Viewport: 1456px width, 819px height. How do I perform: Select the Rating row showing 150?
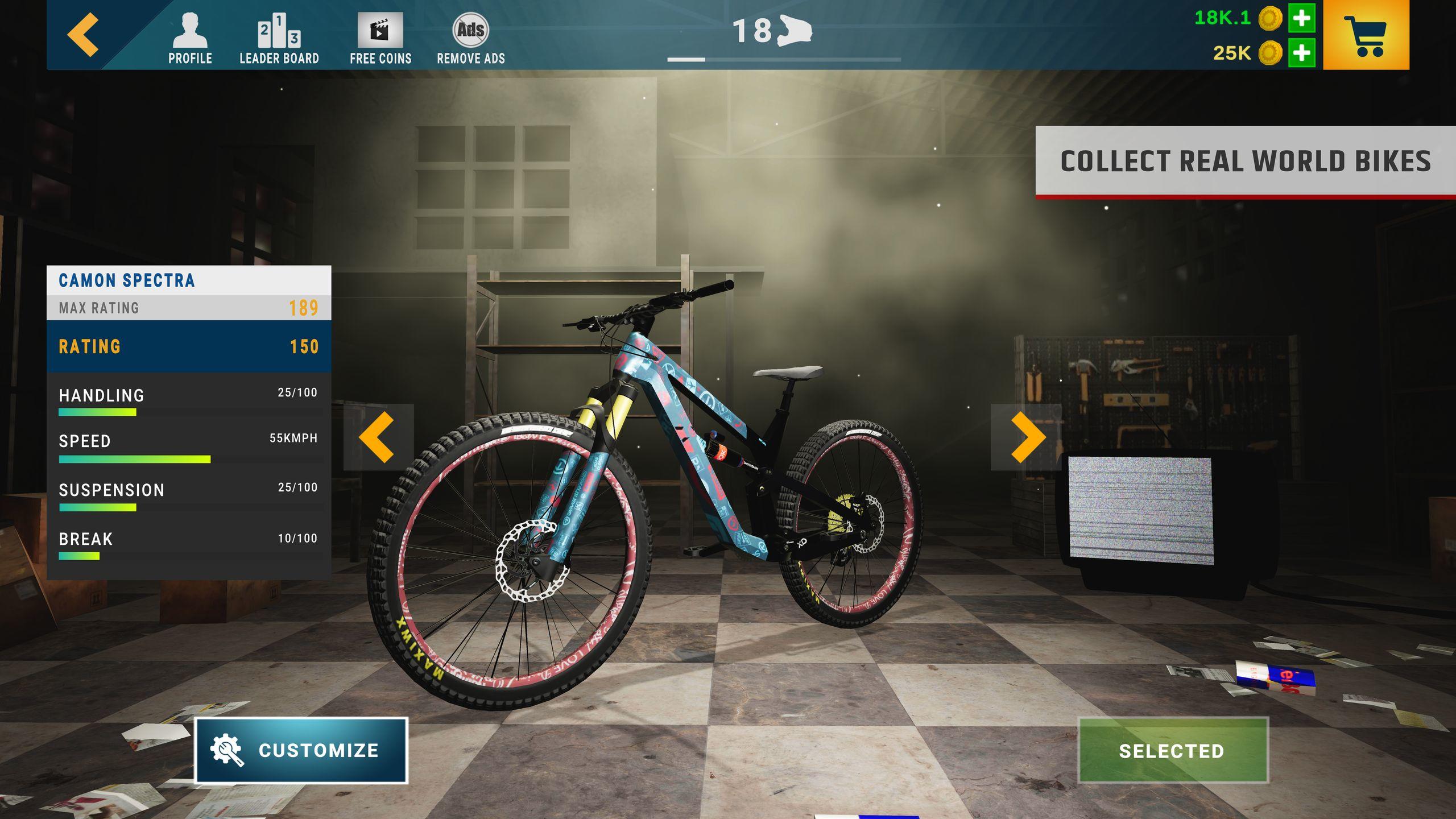point(188,346)
